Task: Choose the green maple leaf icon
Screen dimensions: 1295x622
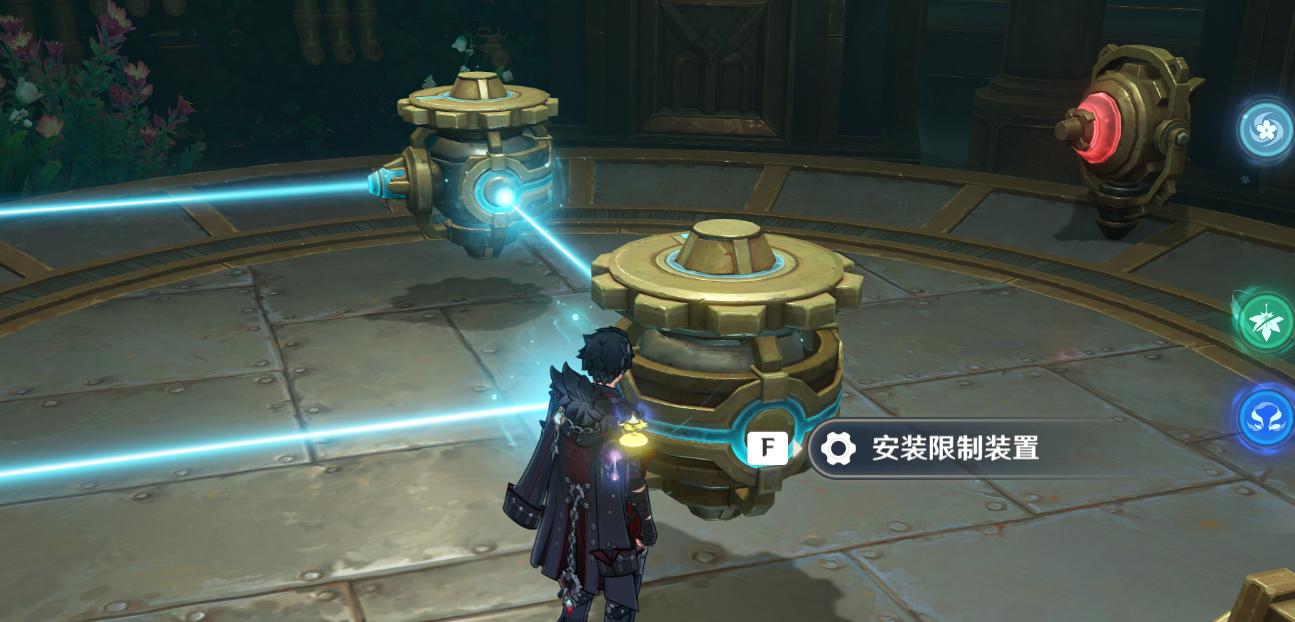Action: tap(1266, 321)
